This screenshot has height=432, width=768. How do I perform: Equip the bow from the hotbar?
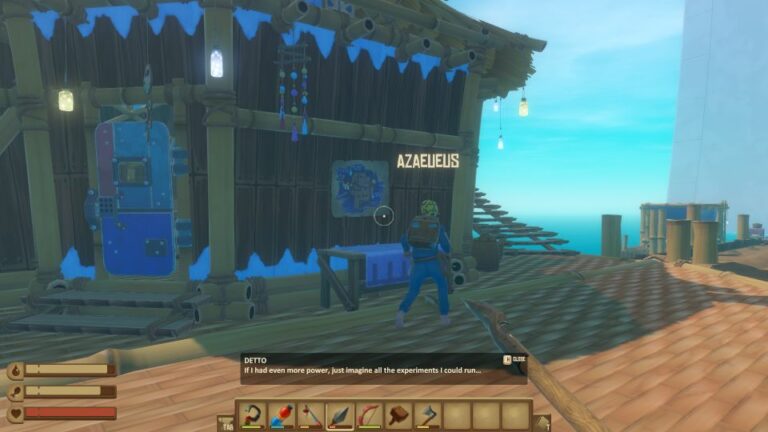point(370,415)
